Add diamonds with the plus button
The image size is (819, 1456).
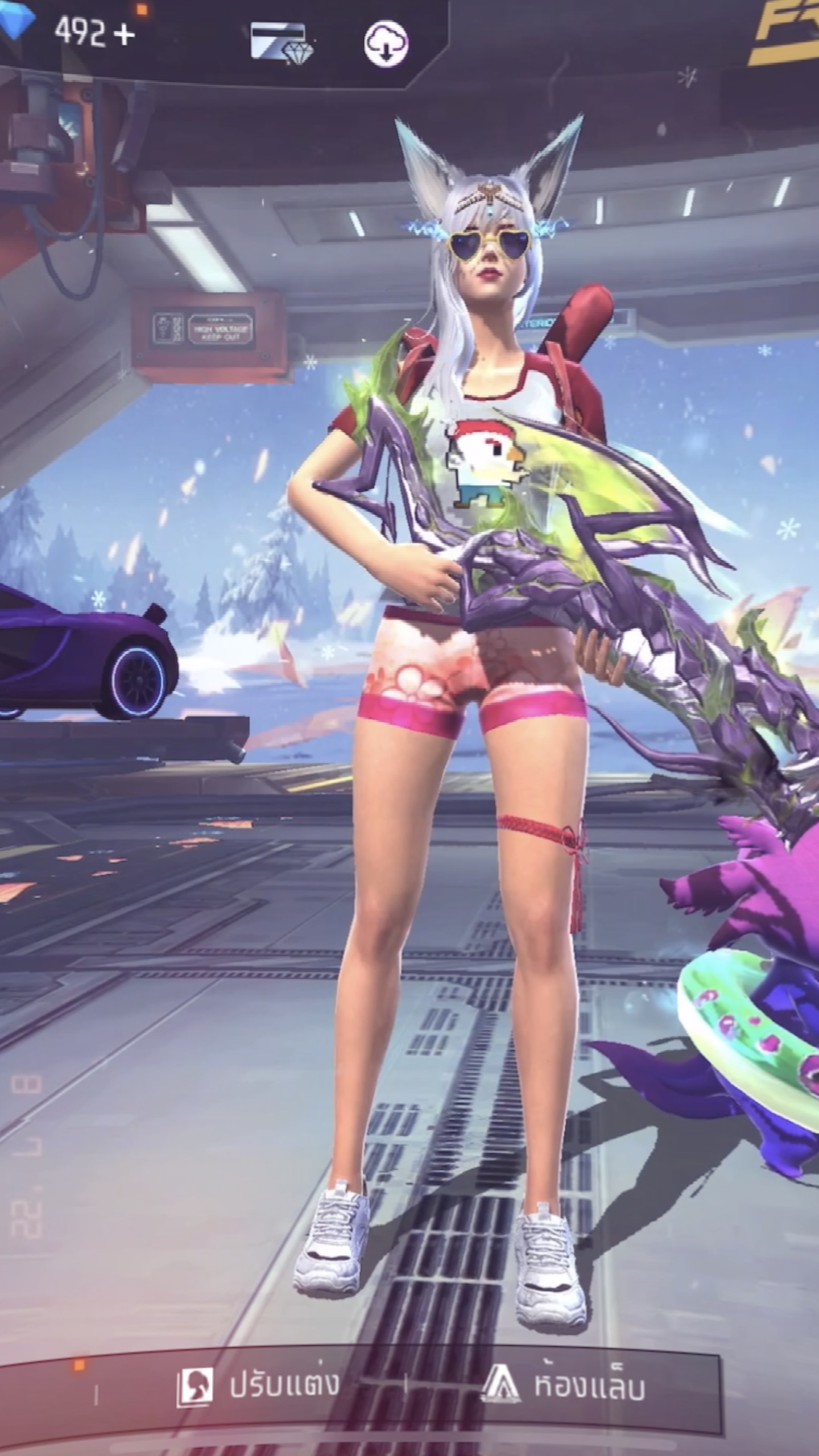tap(124, 35)
